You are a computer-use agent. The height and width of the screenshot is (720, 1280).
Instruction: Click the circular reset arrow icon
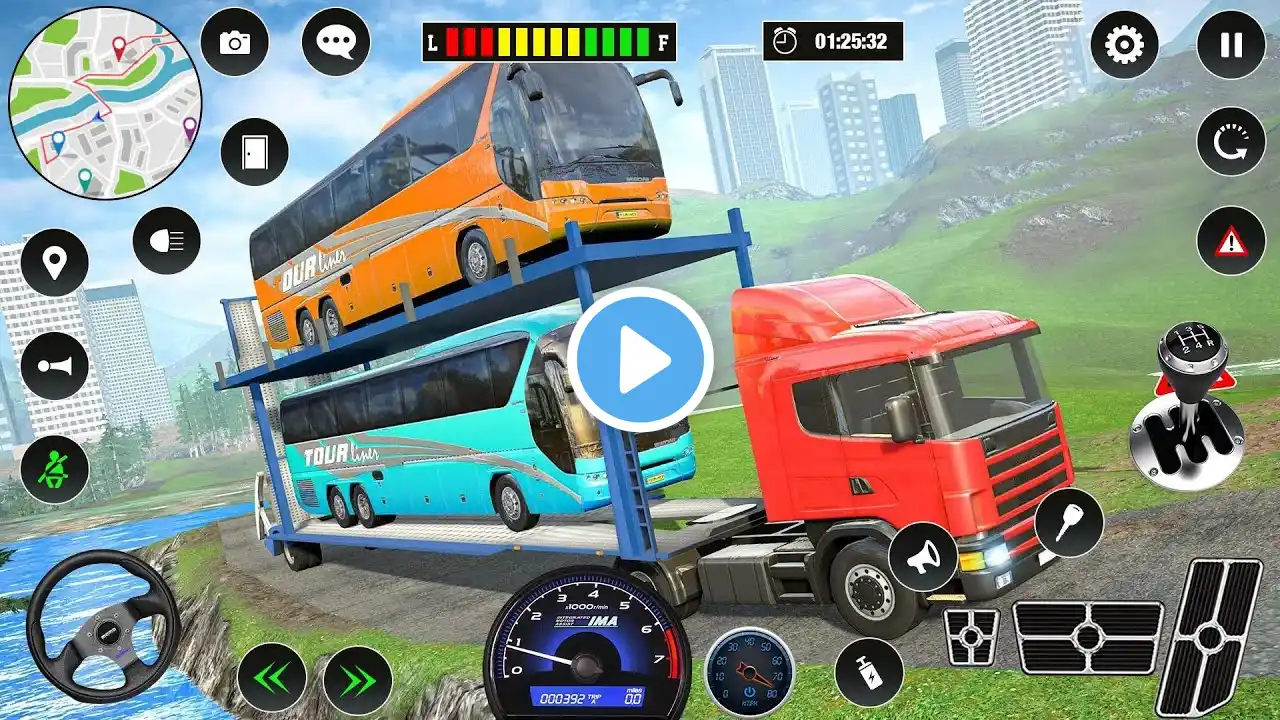(1230, 141)
